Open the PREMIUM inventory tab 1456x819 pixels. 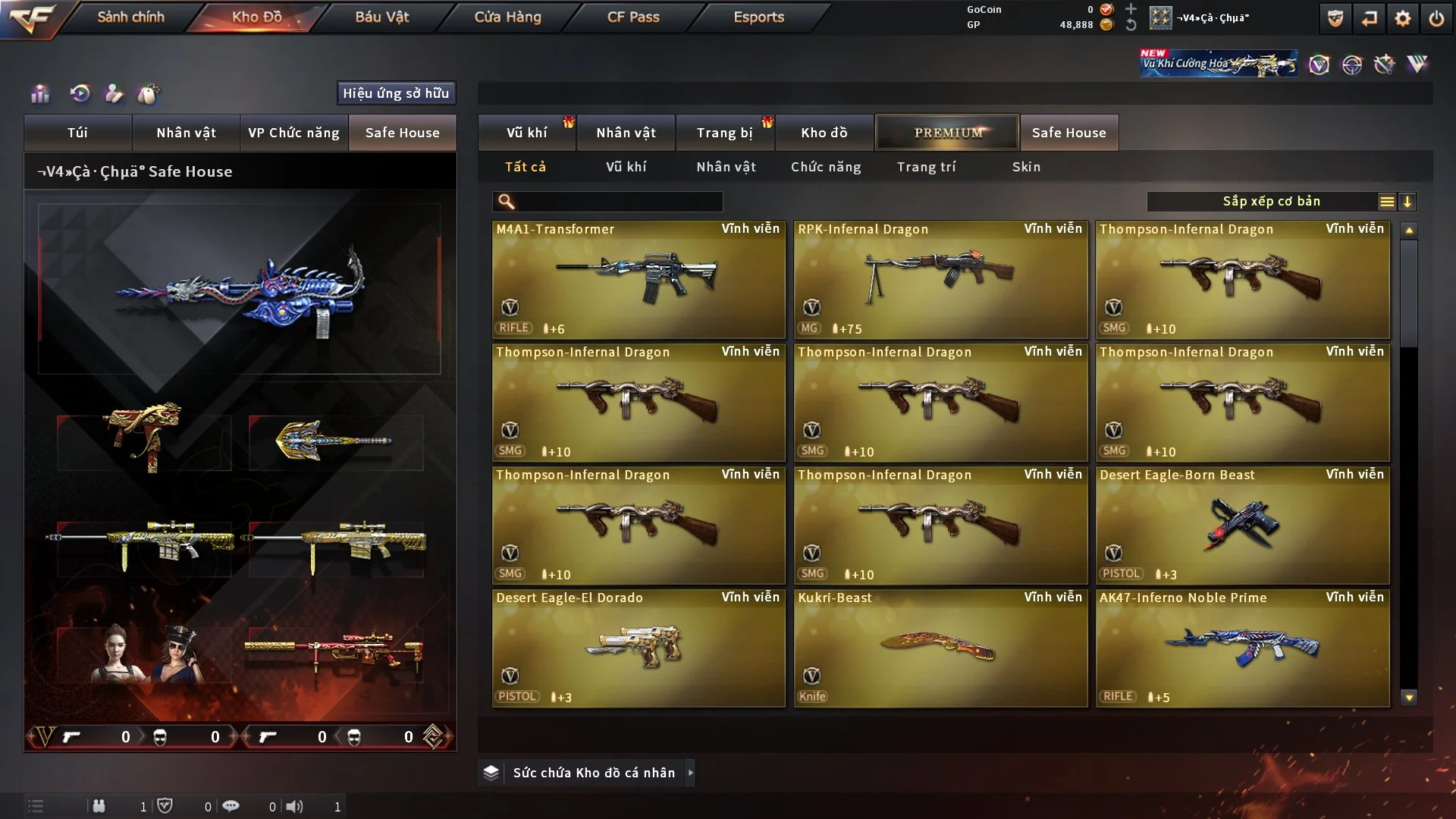pyautogui.click(x=947, y=133)
